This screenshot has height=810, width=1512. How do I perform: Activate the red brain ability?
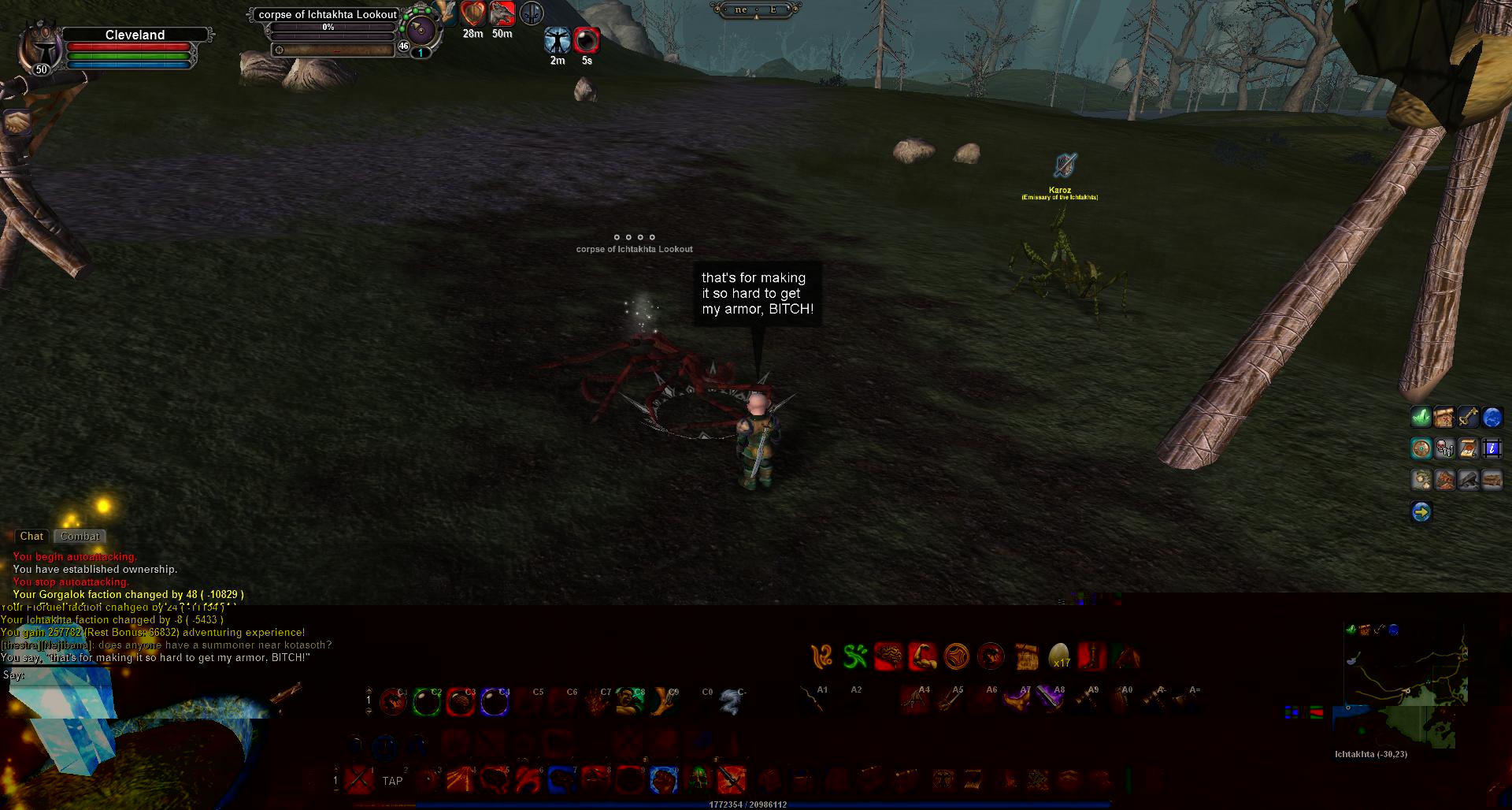coord(889,656)
